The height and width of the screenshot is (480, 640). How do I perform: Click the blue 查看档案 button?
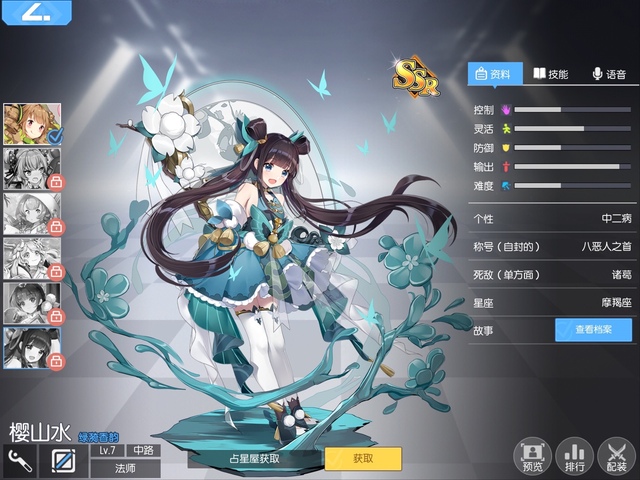(593, 330)
